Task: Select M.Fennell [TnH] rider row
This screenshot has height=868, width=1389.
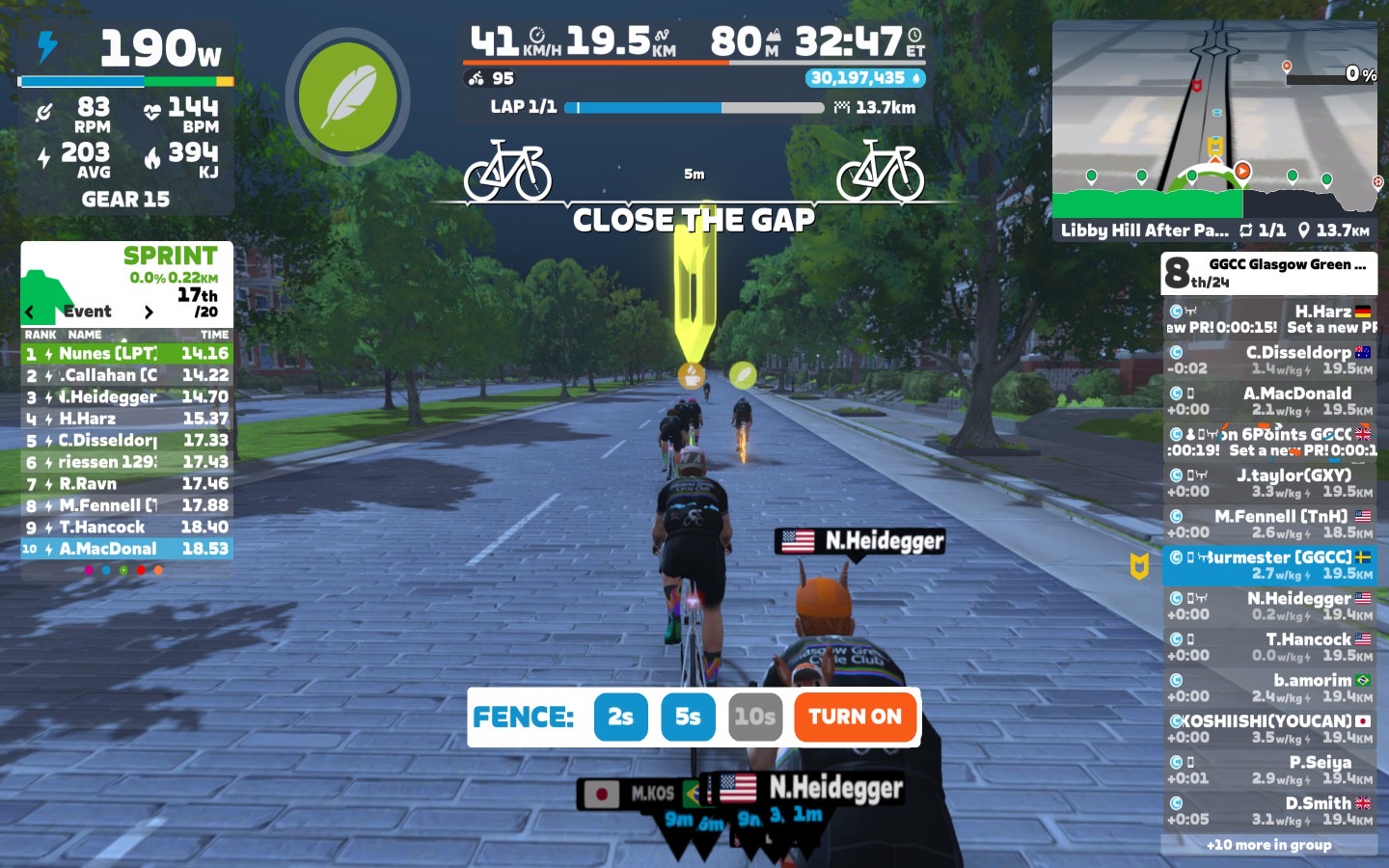Action: click(x=1269, y=524)
